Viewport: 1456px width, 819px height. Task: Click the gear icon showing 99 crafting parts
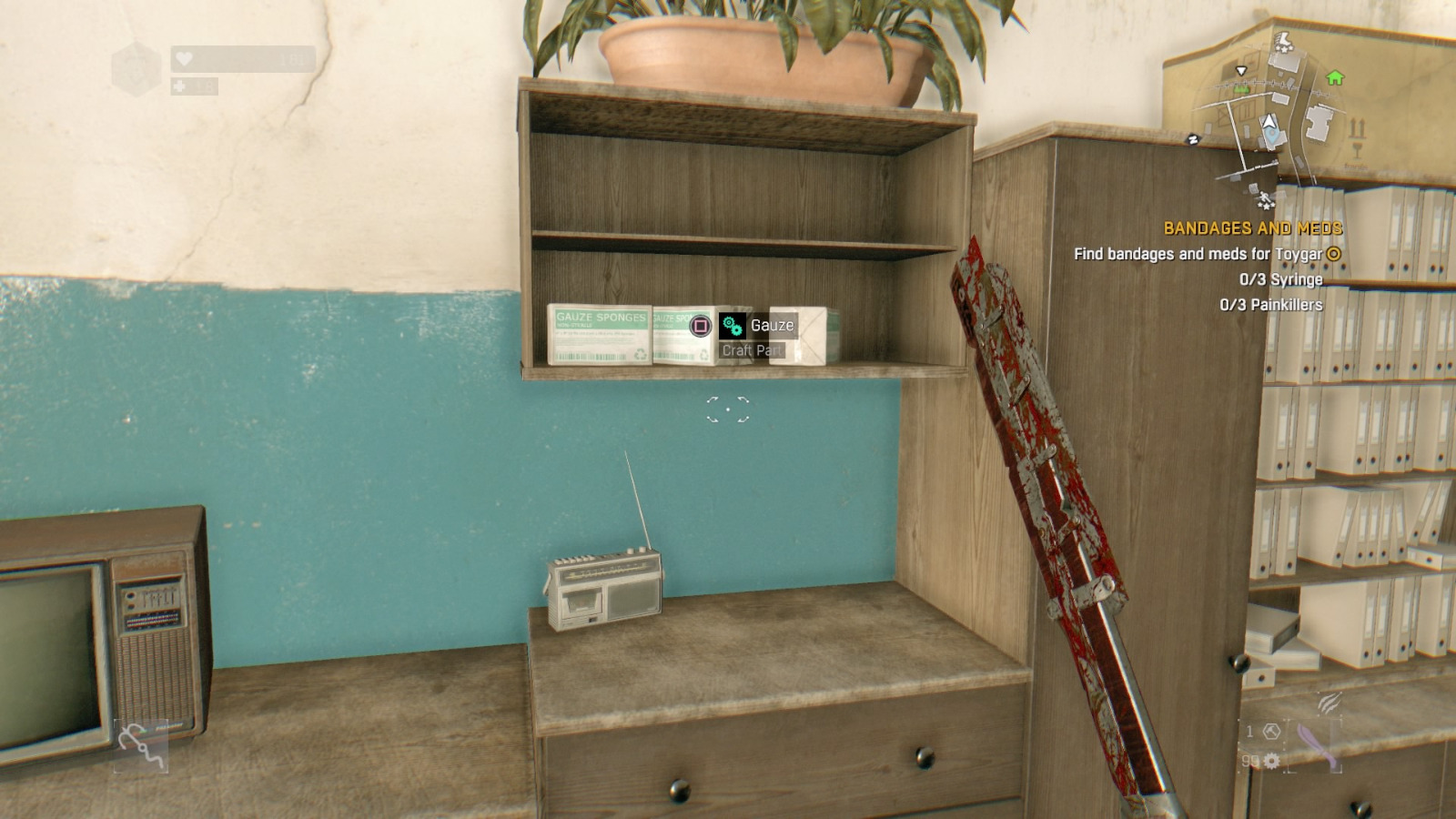pyautogui.click(x=1271, y=762)
